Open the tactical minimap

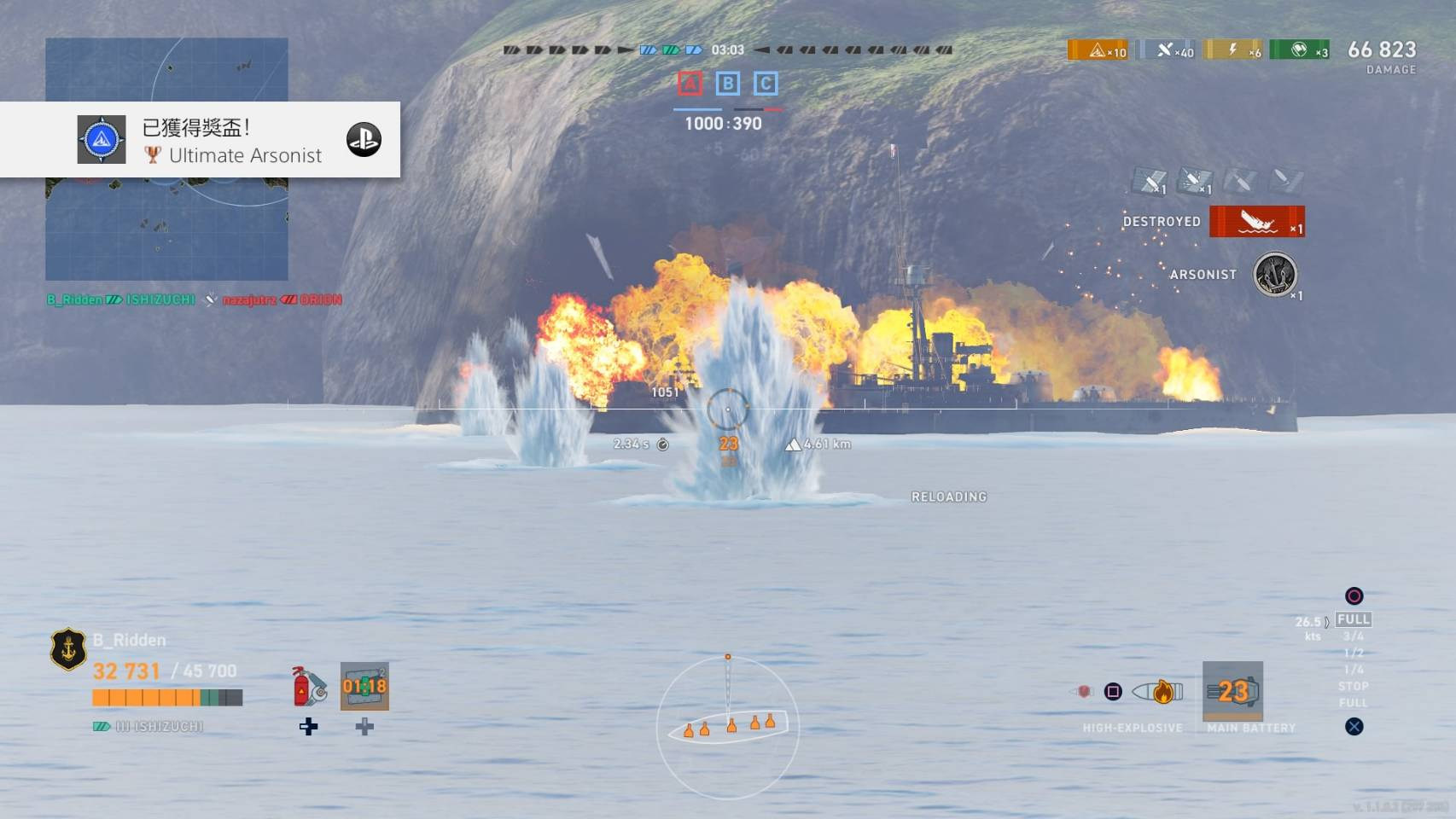click(x=166, y=230)
